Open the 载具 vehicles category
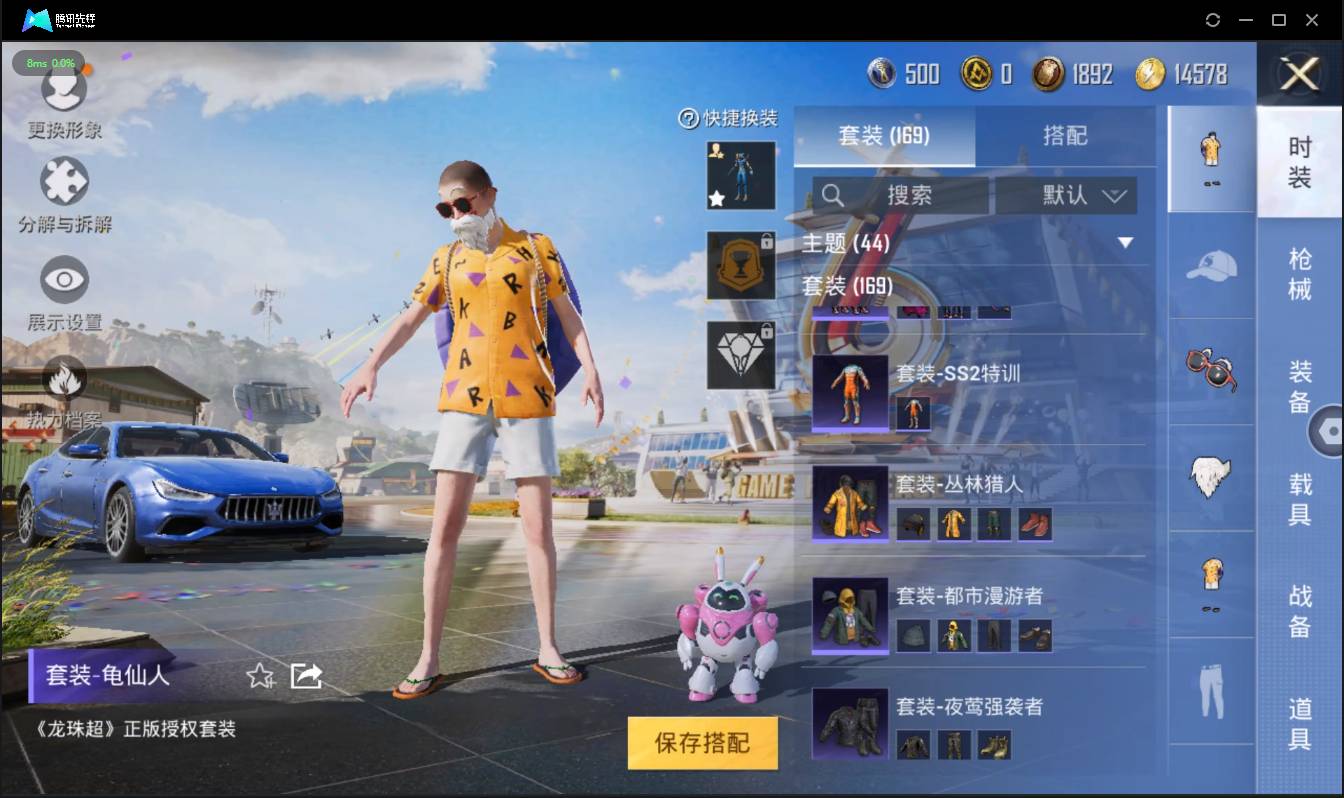Viewport: 1344px width, 798px height. coord(1299,499)
